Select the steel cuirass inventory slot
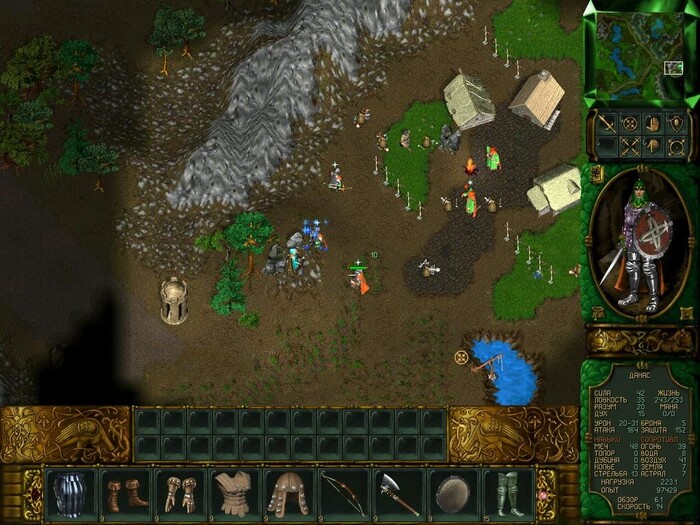Viewport: 700px width, 525px height. coord(70,493)
